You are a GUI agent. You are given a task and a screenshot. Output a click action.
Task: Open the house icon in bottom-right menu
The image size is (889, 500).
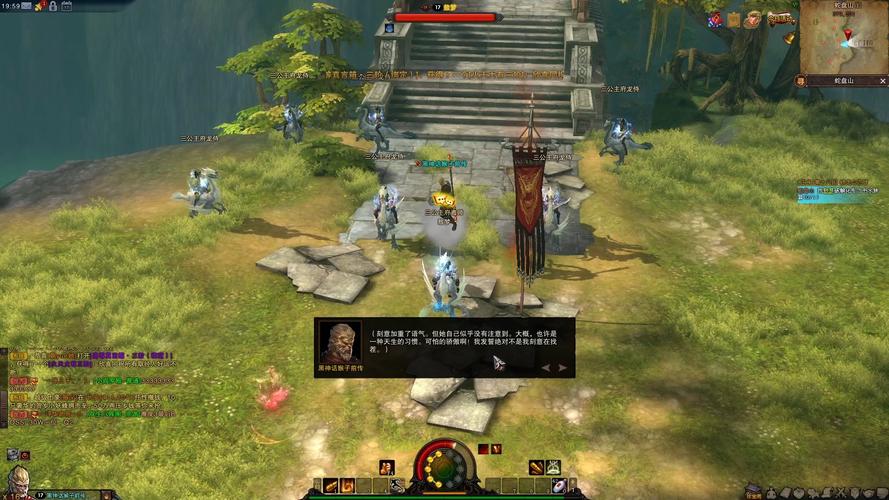click(751, 492)
